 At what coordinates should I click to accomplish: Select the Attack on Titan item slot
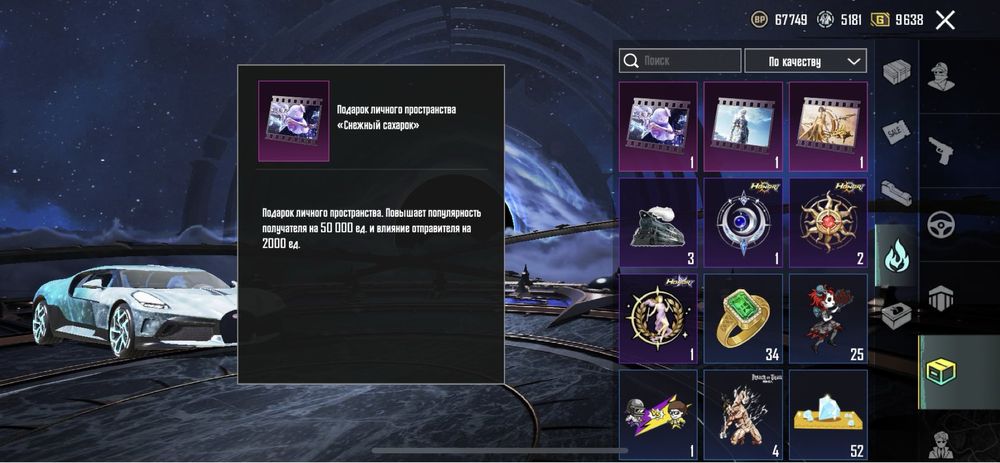743,413
